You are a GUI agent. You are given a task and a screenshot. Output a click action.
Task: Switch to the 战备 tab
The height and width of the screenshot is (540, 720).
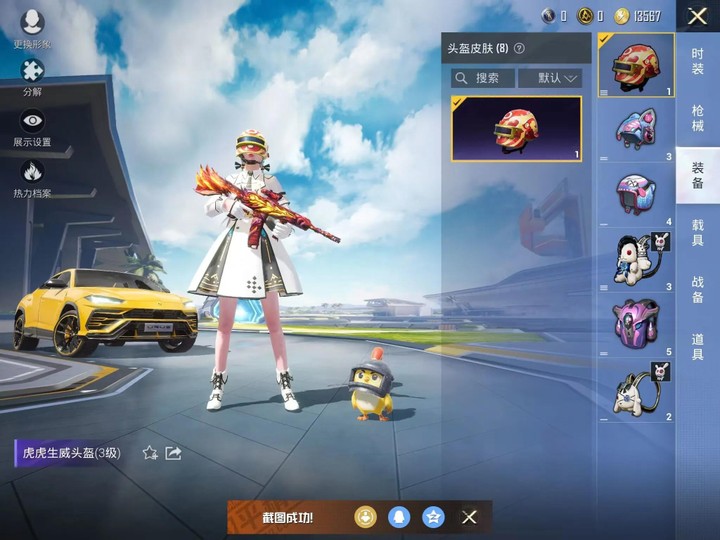click(697, 290)
